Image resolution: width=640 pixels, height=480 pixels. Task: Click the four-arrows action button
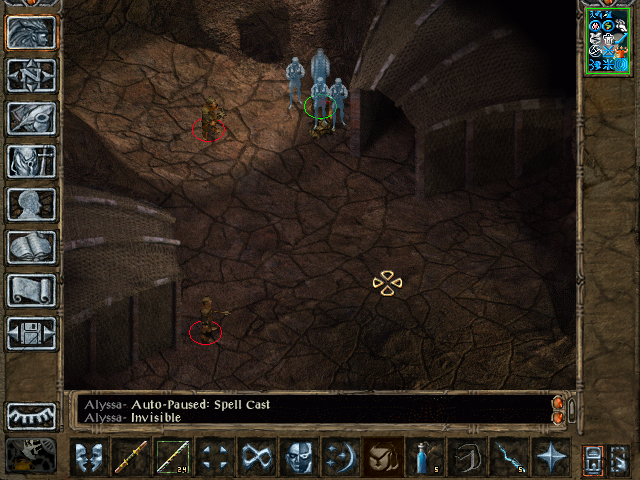(x=214, y=457)
